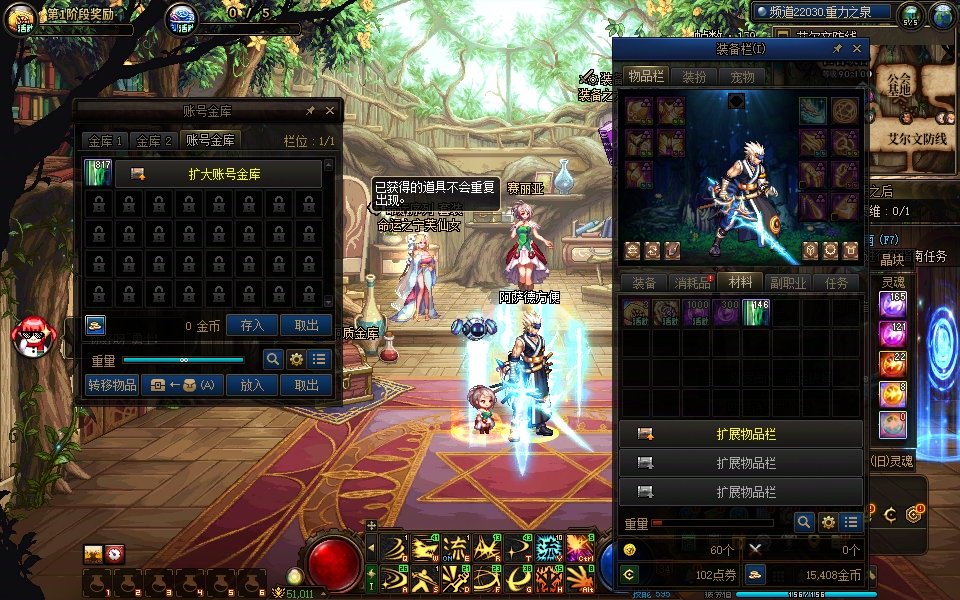Switch to the 金库2 vault tab
Image resolution: width=960 pixels, height=600 pixels.
point(155,141)
